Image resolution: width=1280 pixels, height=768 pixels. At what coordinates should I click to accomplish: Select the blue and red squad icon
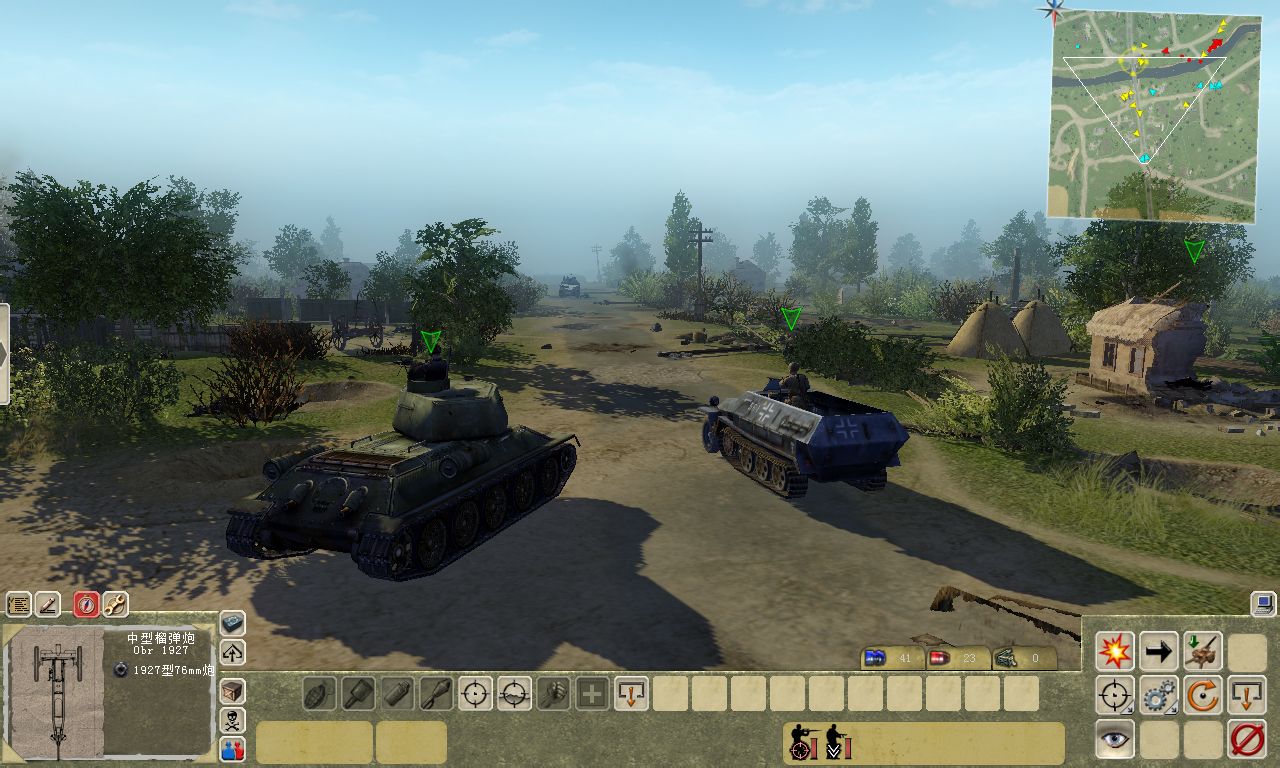(x=232, y=748)
